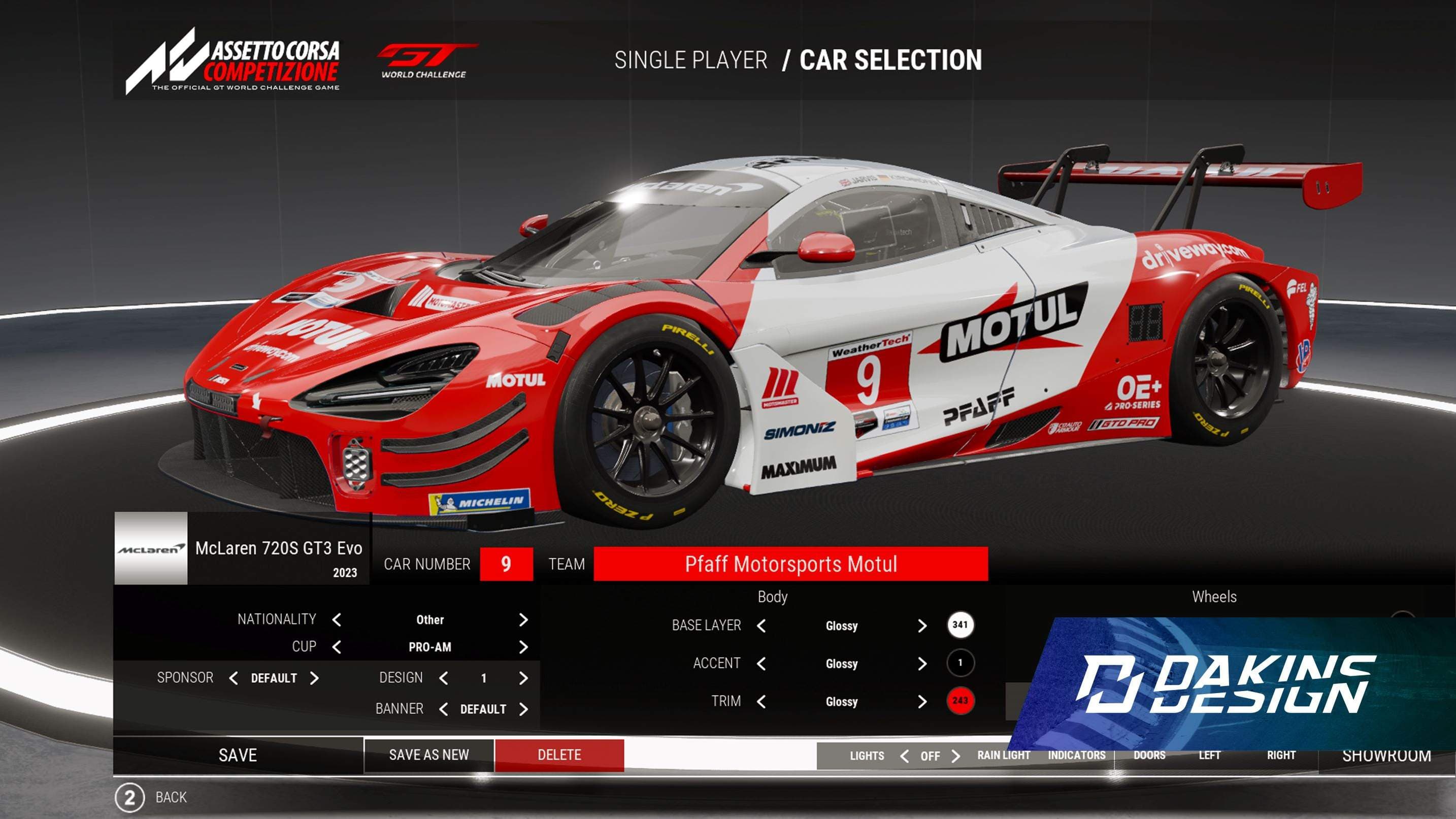Image resolution: width=1456 pixels, height=819 pixels.
Task: Change cup to next category
Action: click(x=523, y=647)
